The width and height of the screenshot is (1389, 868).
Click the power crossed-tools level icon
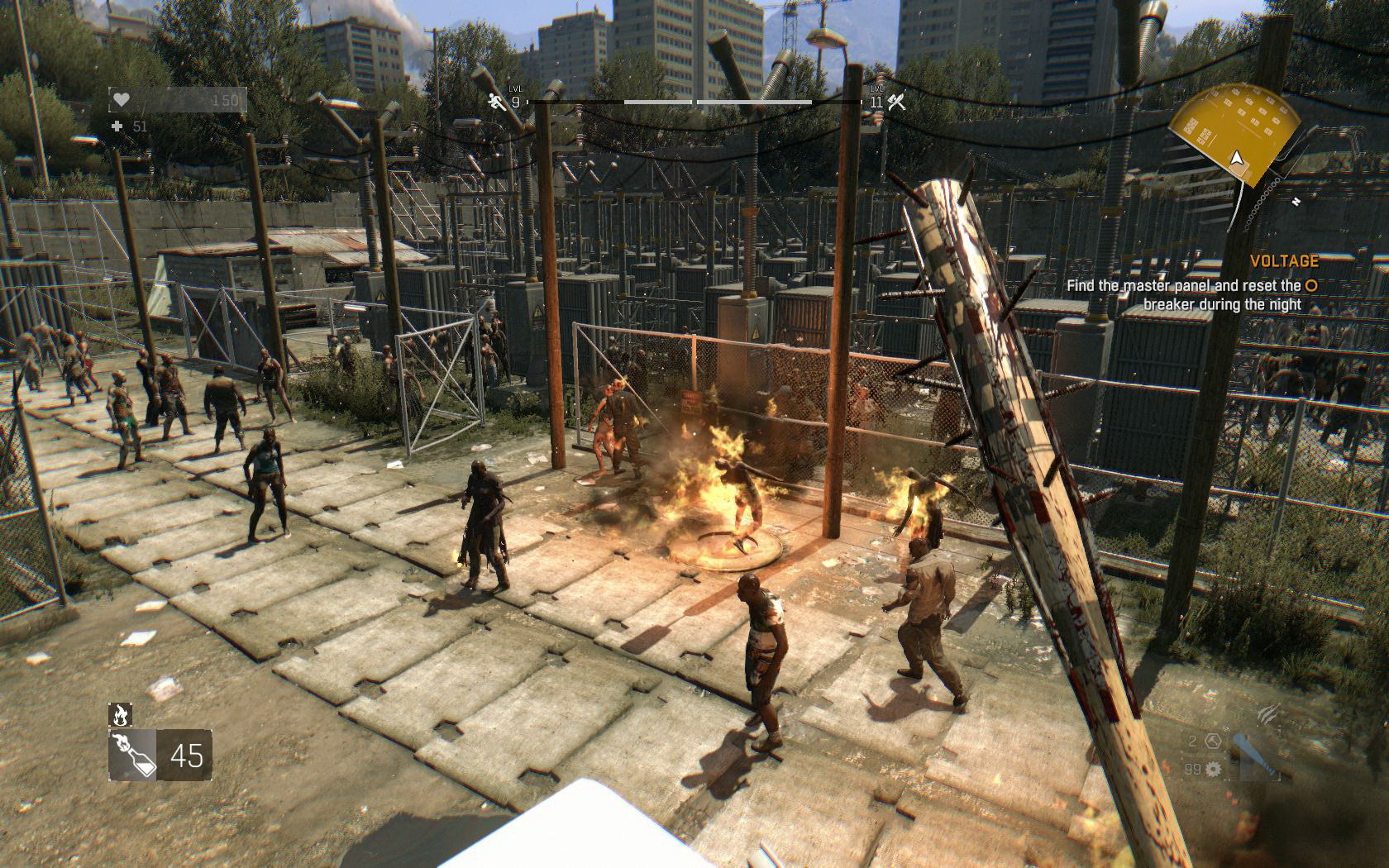pos(896,102)
